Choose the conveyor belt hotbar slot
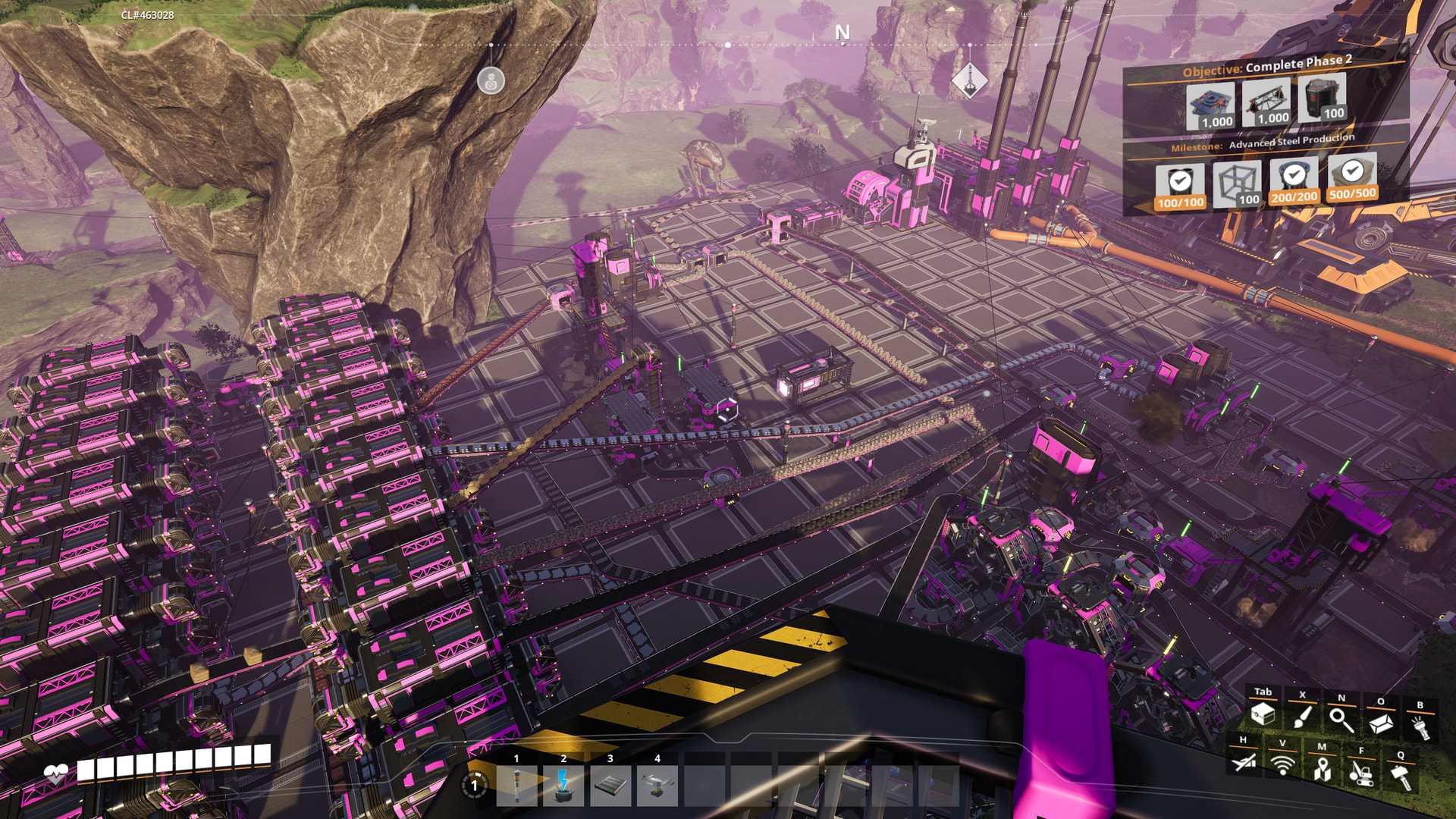Viewport: 1456px width, 819px height. point(610,786)
